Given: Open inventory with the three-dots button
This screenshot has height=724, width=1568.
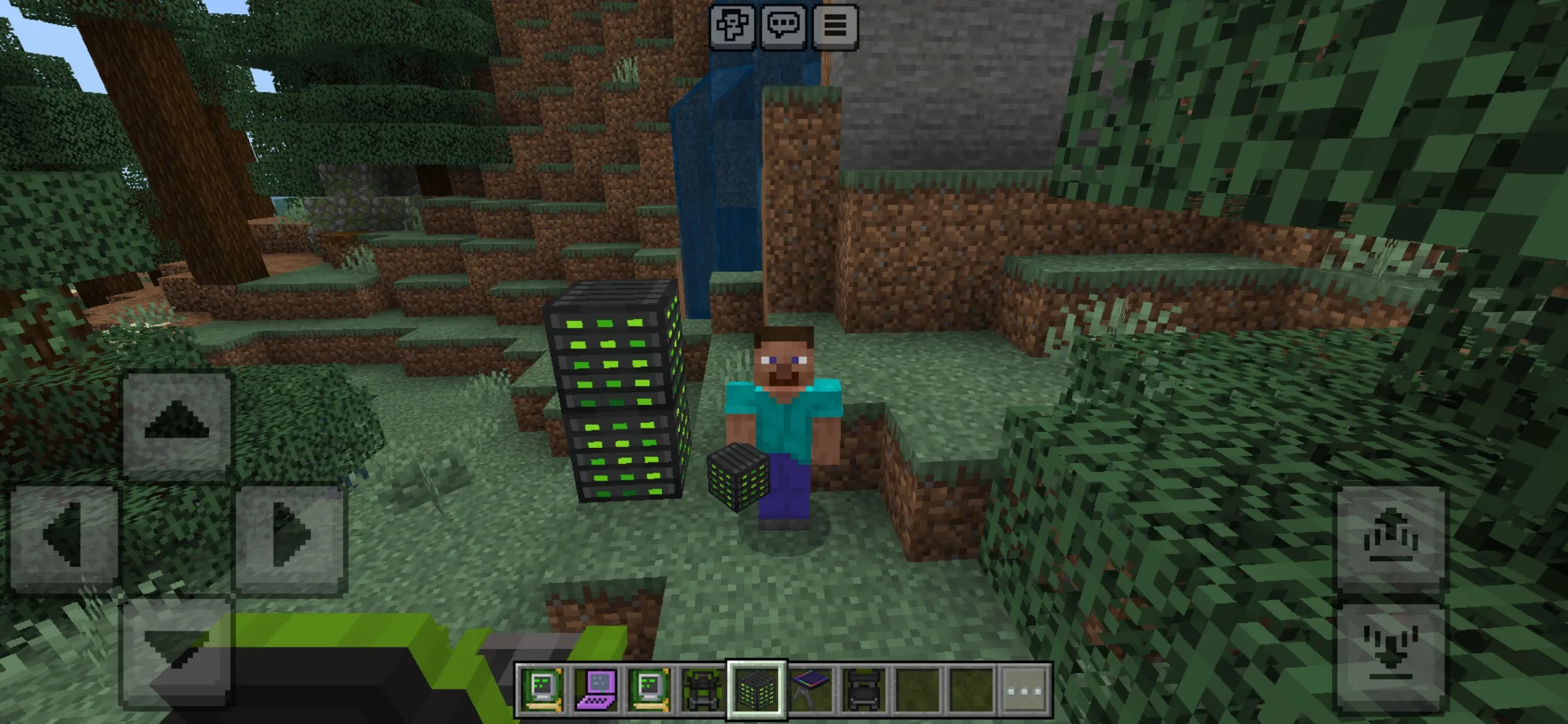Looking at the screenshot, I should pos(1025,690).
